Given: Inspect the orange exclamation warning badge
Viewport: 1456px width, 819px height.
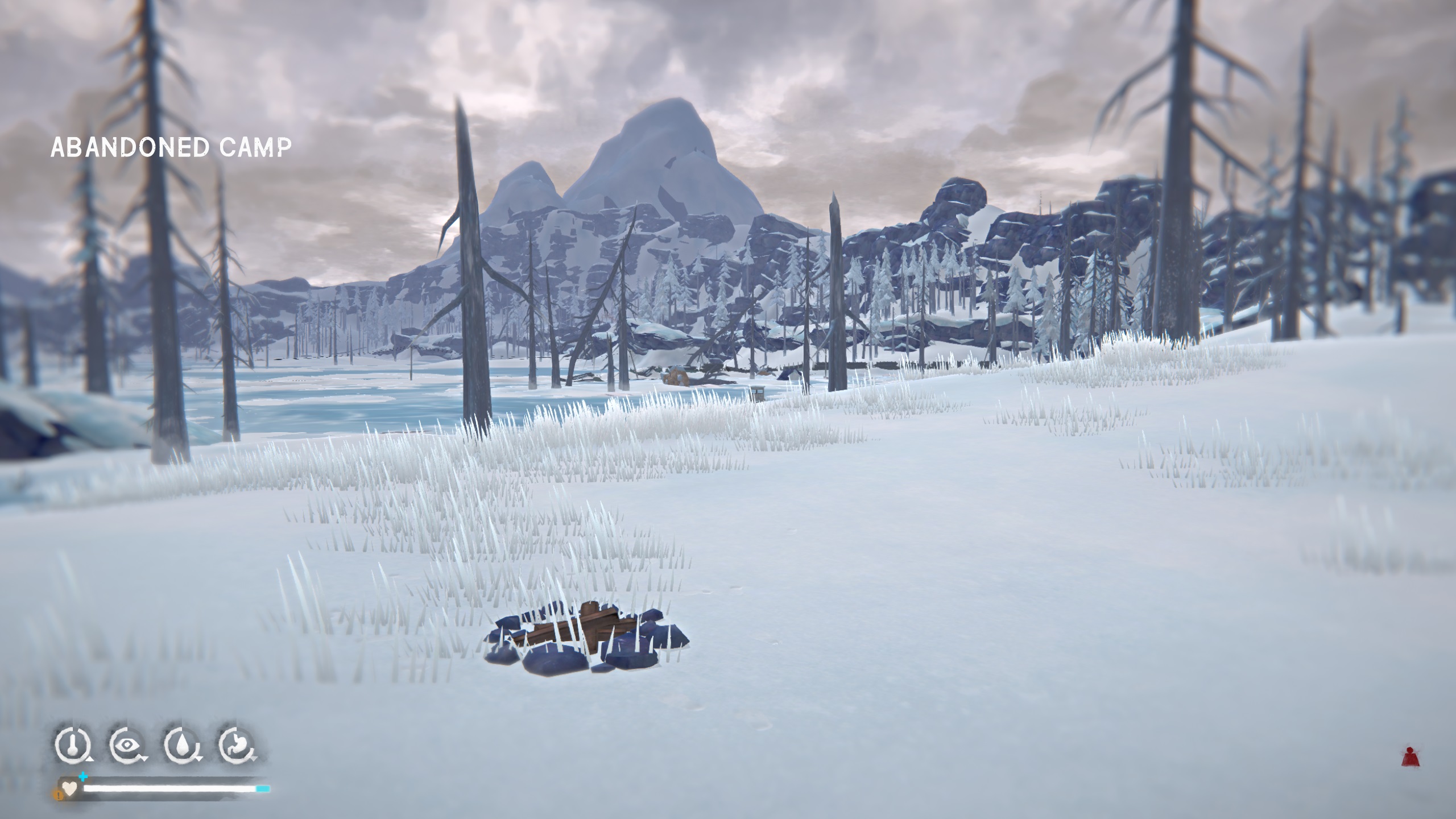Looking at the screenshot, I should 57,795.
